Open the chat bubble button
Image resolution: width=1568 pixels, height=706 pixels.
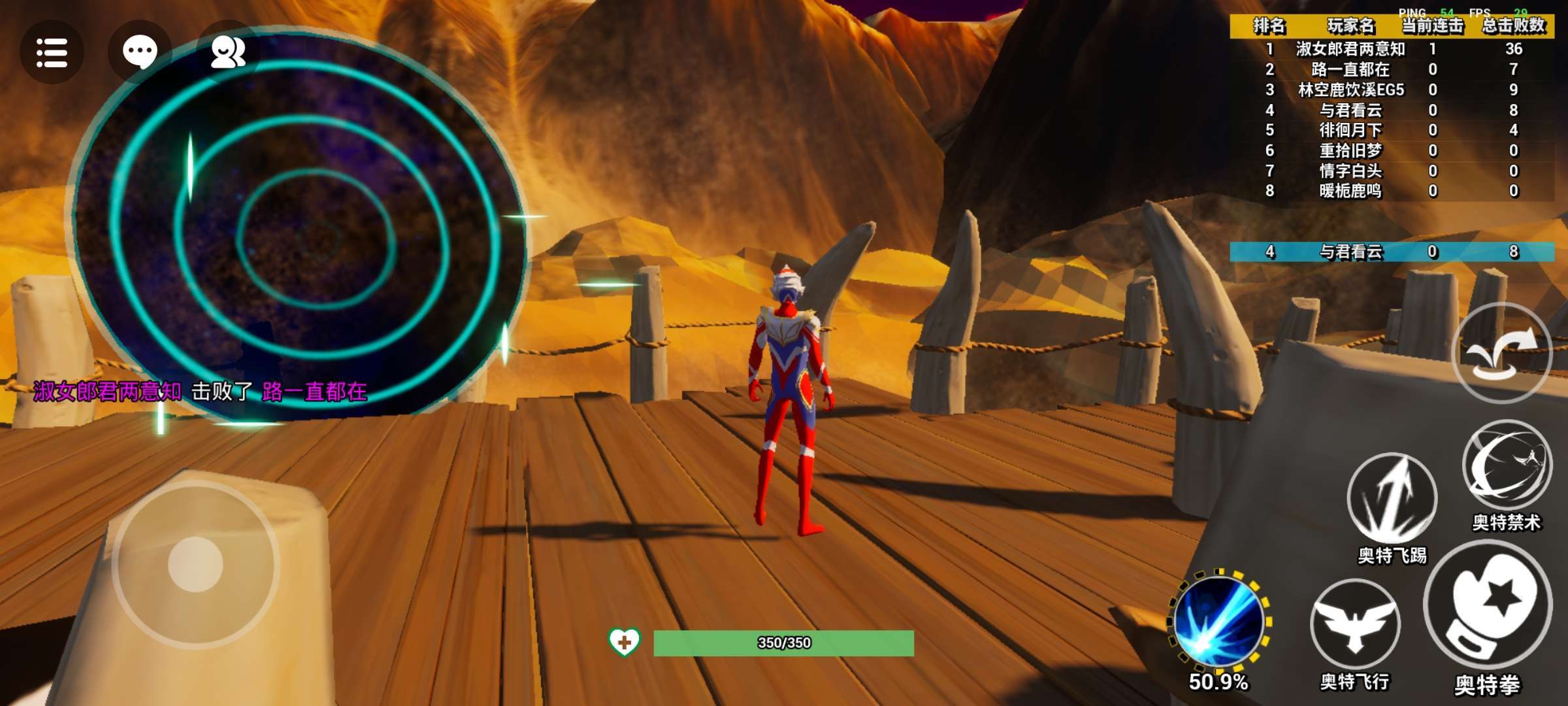pos(140,52)
